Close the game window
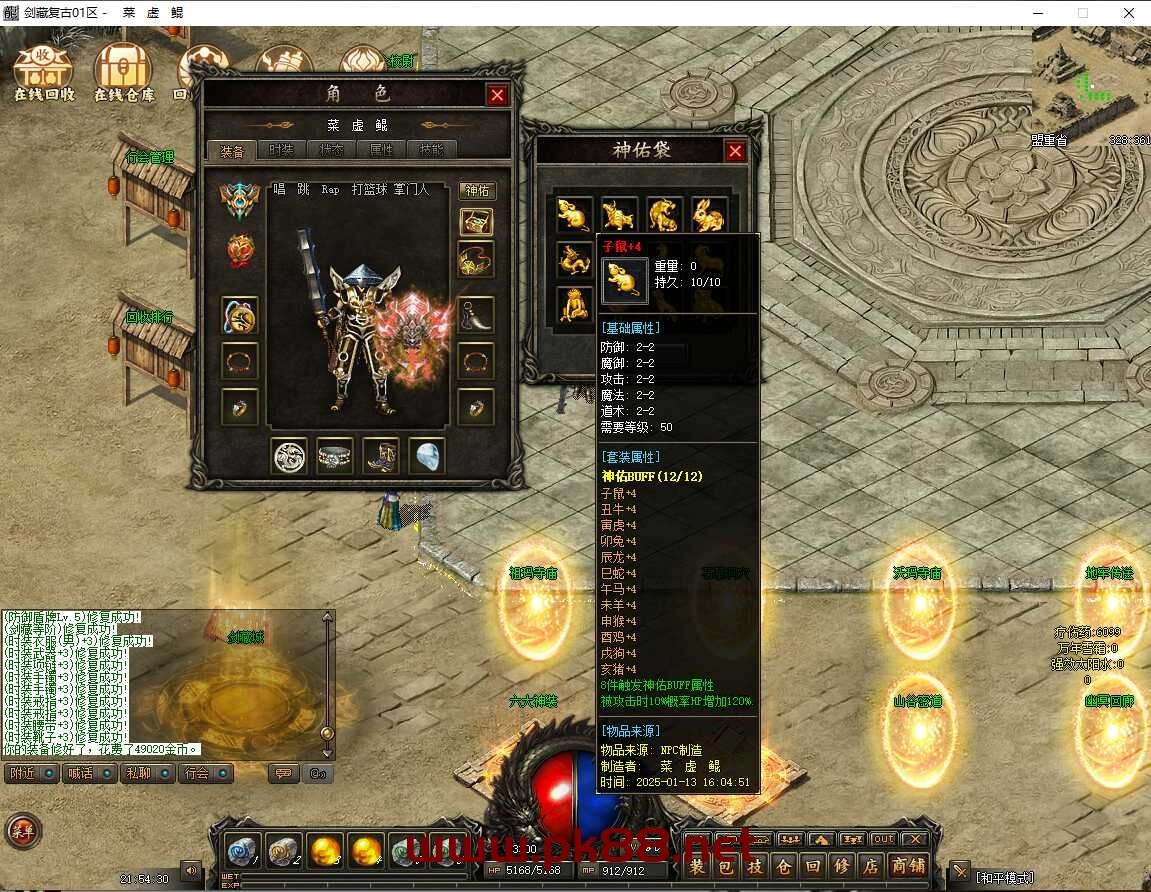 (x=1127, y=14)
